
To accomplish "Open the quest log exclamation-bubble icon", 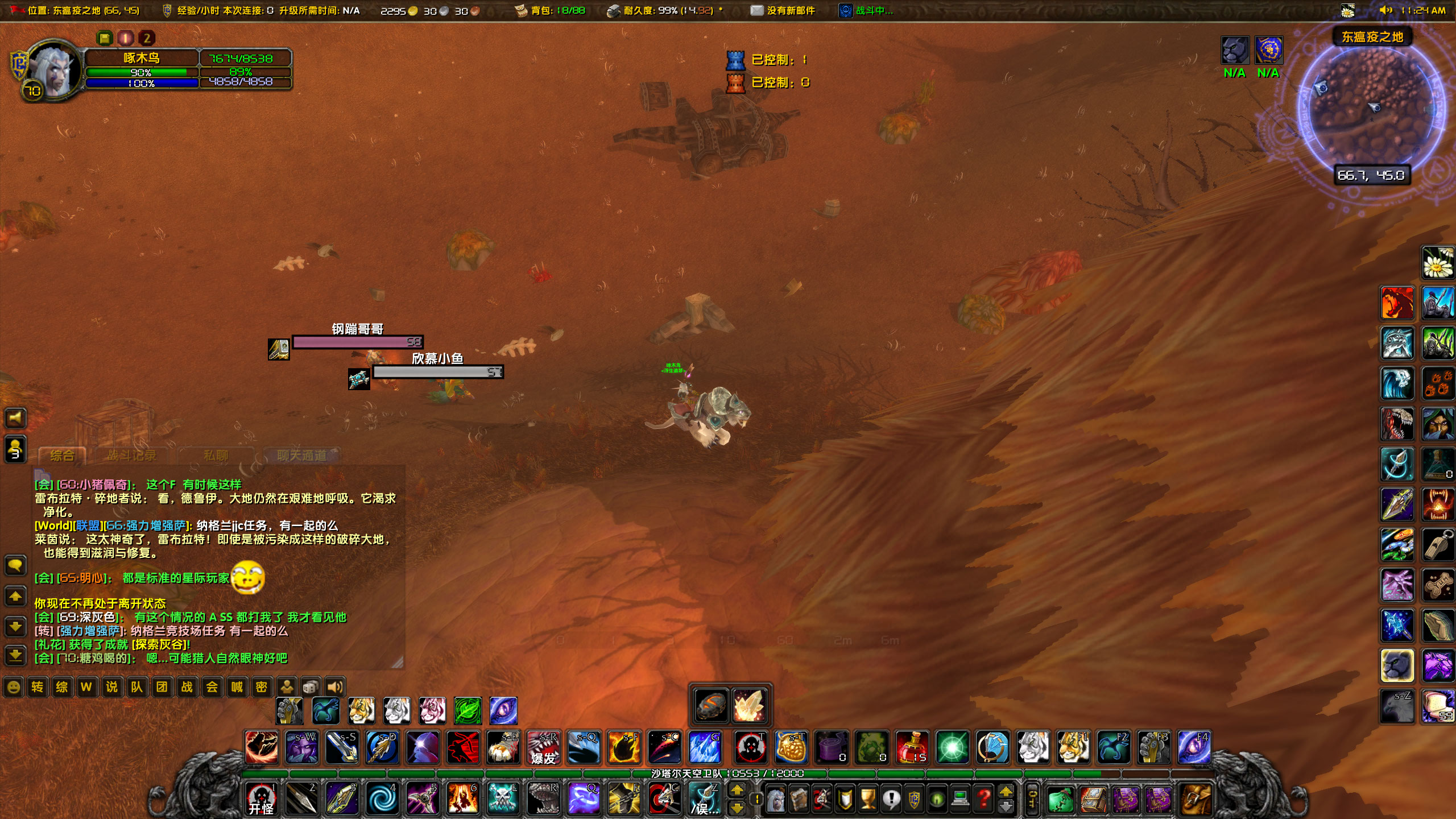I will tap(891, 799).
